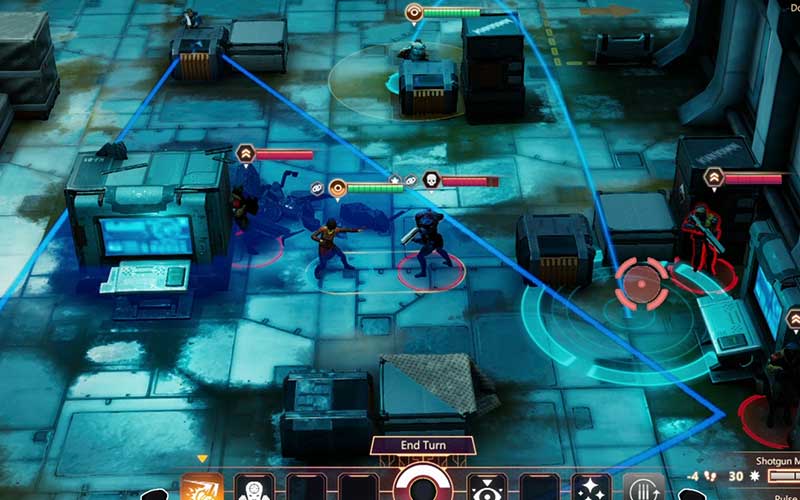Screen dimensions: 800x500
Task: Select the white character figure ability icon
Action: (254, 488)
